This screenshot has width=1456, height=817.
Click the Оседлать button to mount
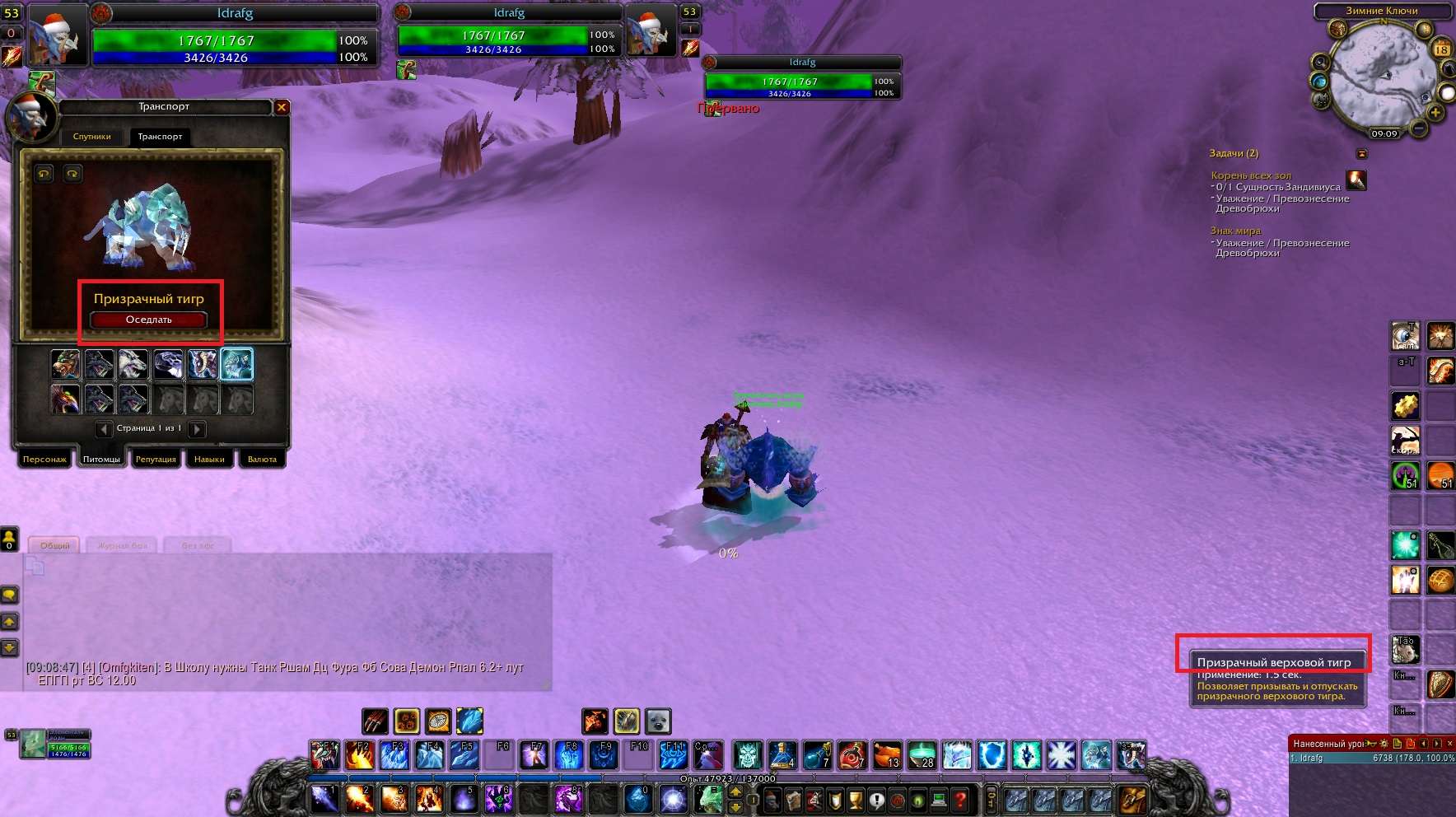click(x=148, y=320)
